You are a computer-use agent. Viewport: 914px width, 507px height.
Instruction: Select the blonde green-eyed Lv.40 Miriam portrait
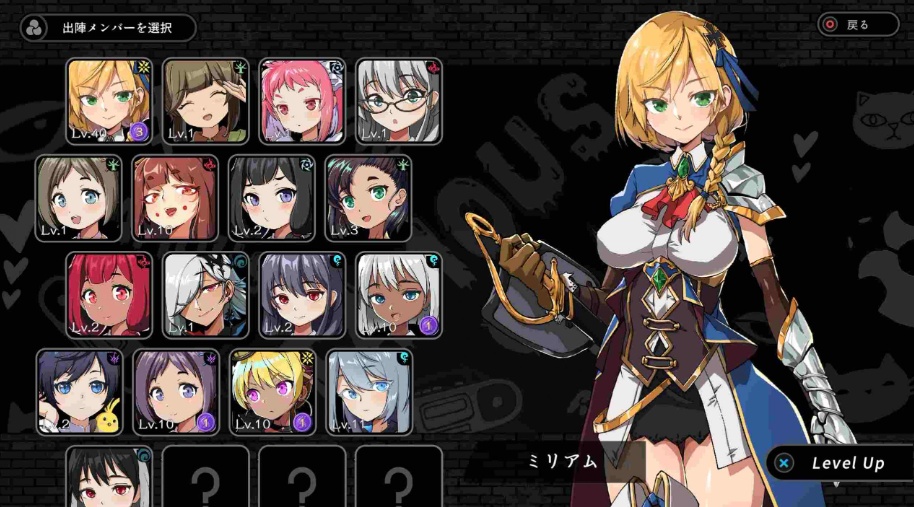(109, 101)
